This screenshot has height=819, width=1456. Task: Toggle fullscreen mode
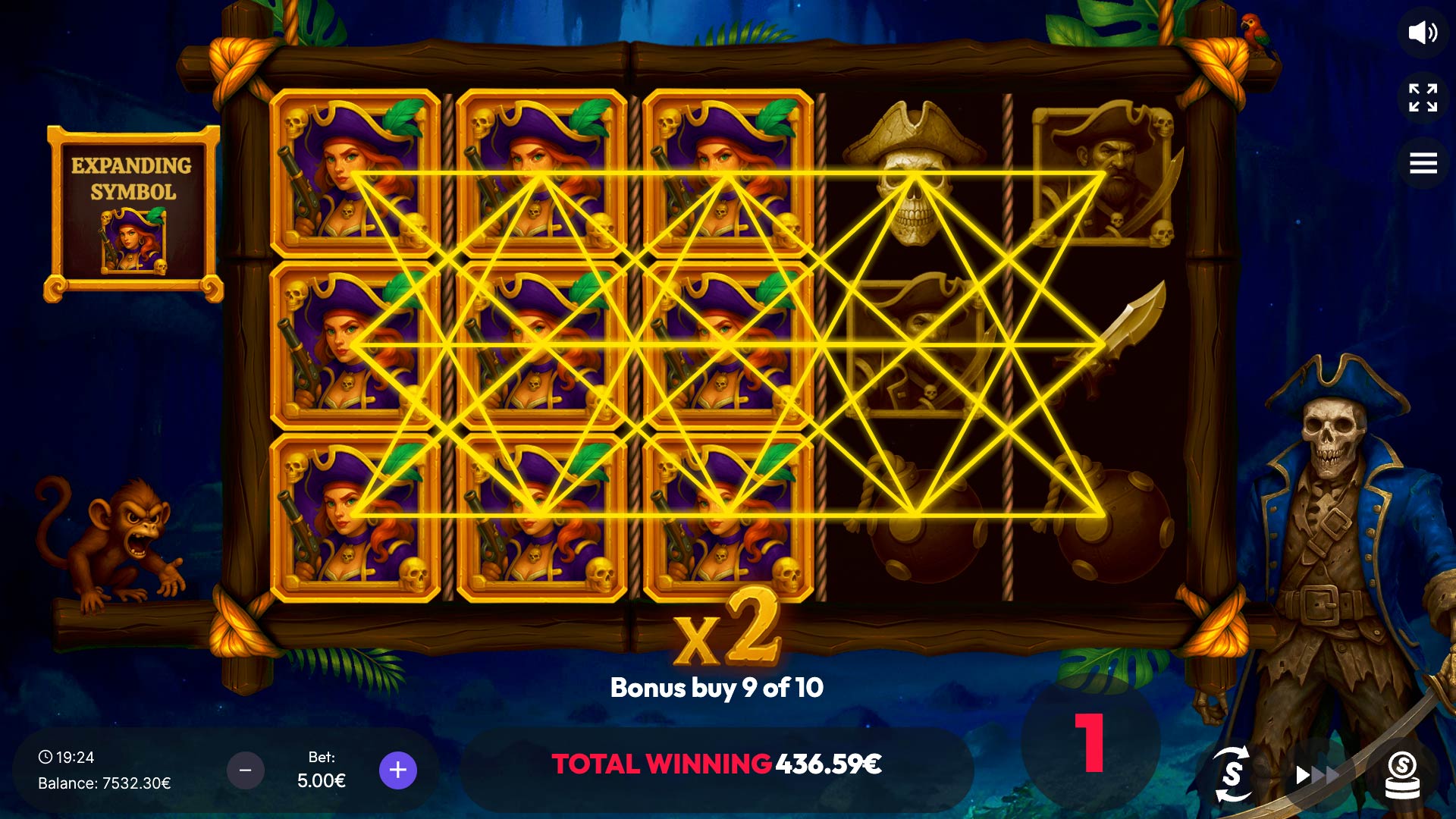[1423, 98]
